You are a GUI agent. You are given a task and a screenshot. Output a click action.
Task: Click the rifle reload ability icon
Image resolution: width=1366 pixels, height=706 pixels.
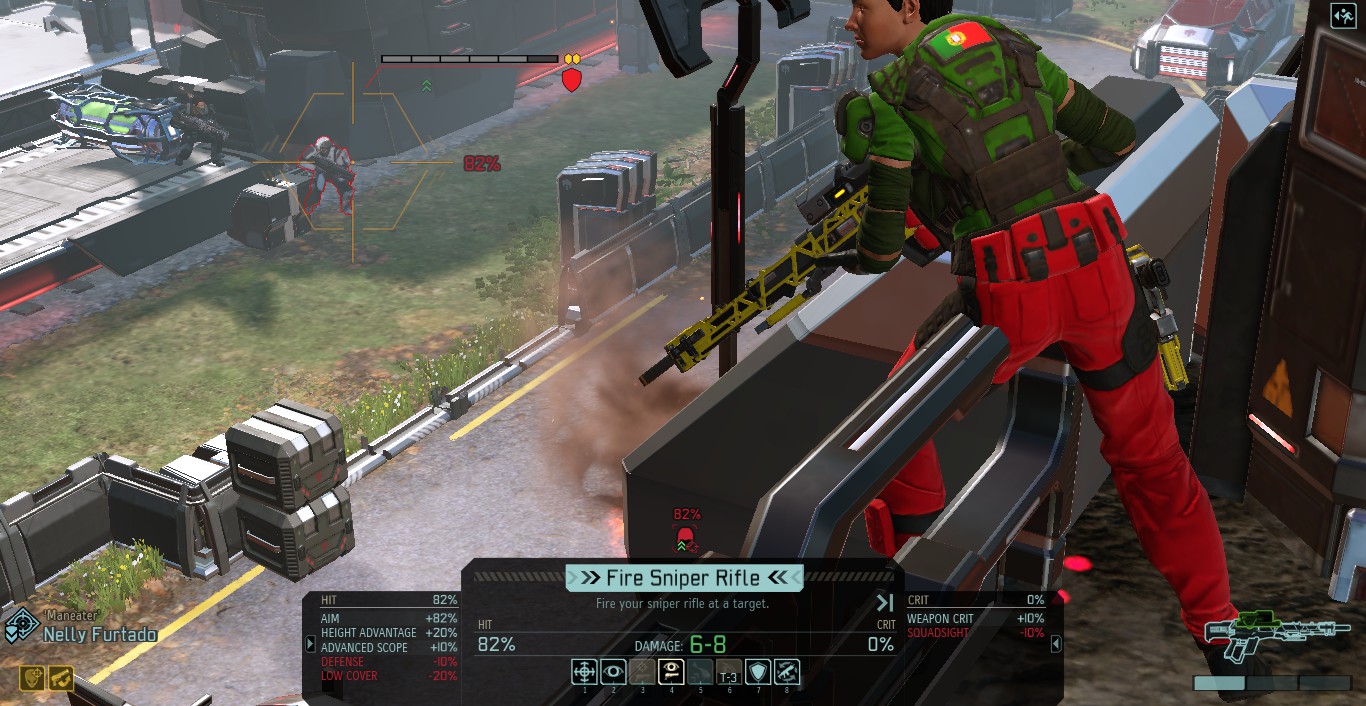(x=787, y=671)
